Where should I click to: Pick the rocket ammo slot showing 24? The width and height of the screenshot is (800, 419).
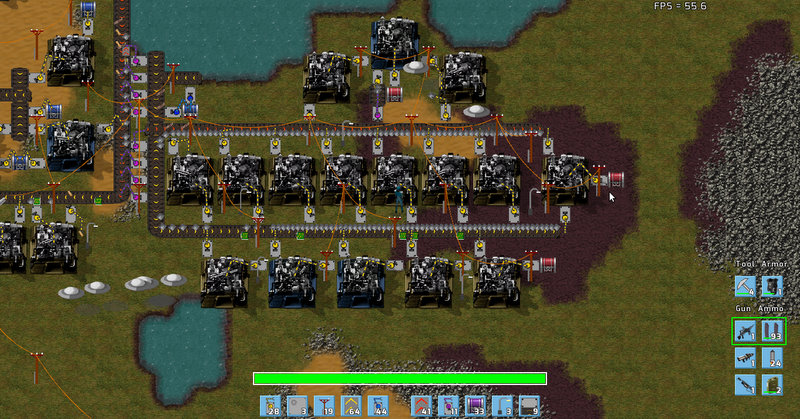[x=772, y=357]
